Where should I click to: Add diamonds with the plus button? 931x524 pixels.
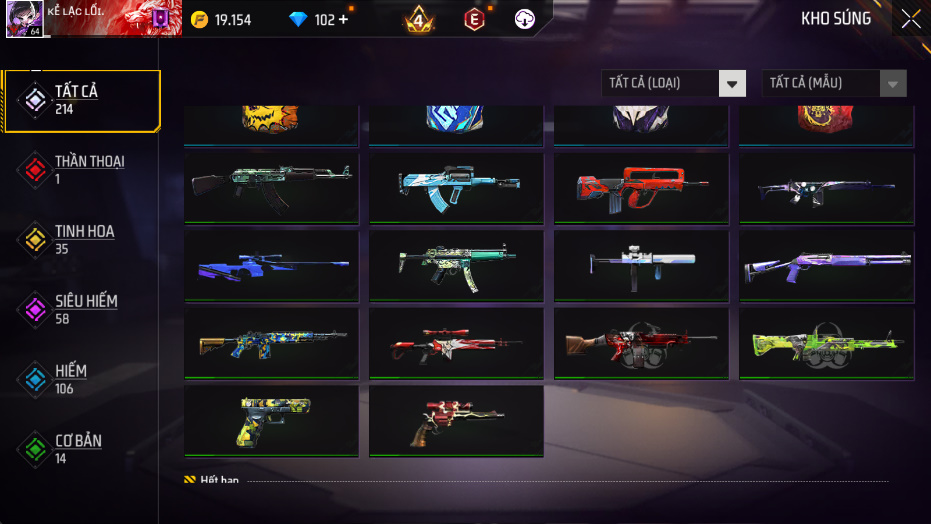pos(343,20)
